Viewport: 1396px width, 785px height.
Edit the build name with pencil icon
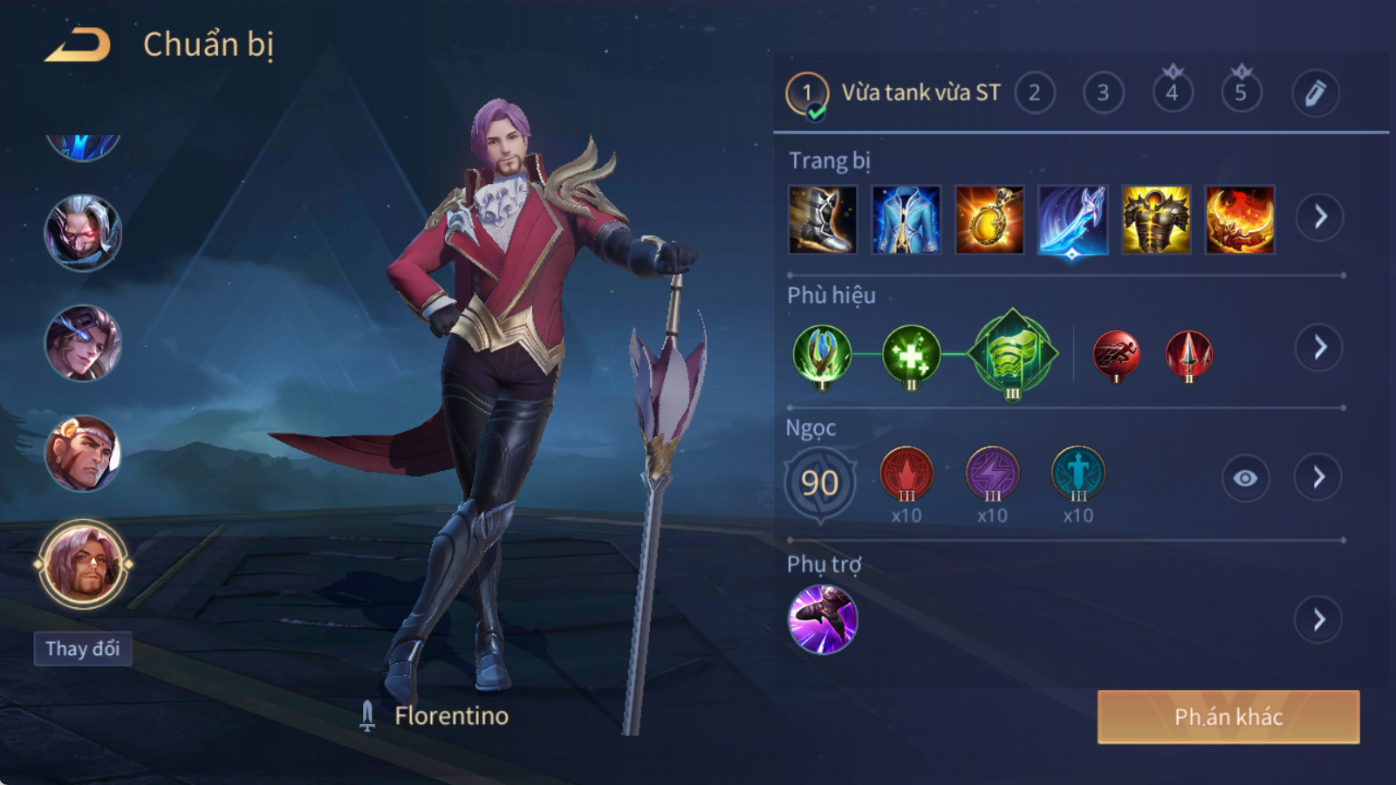pos(1315,94)
